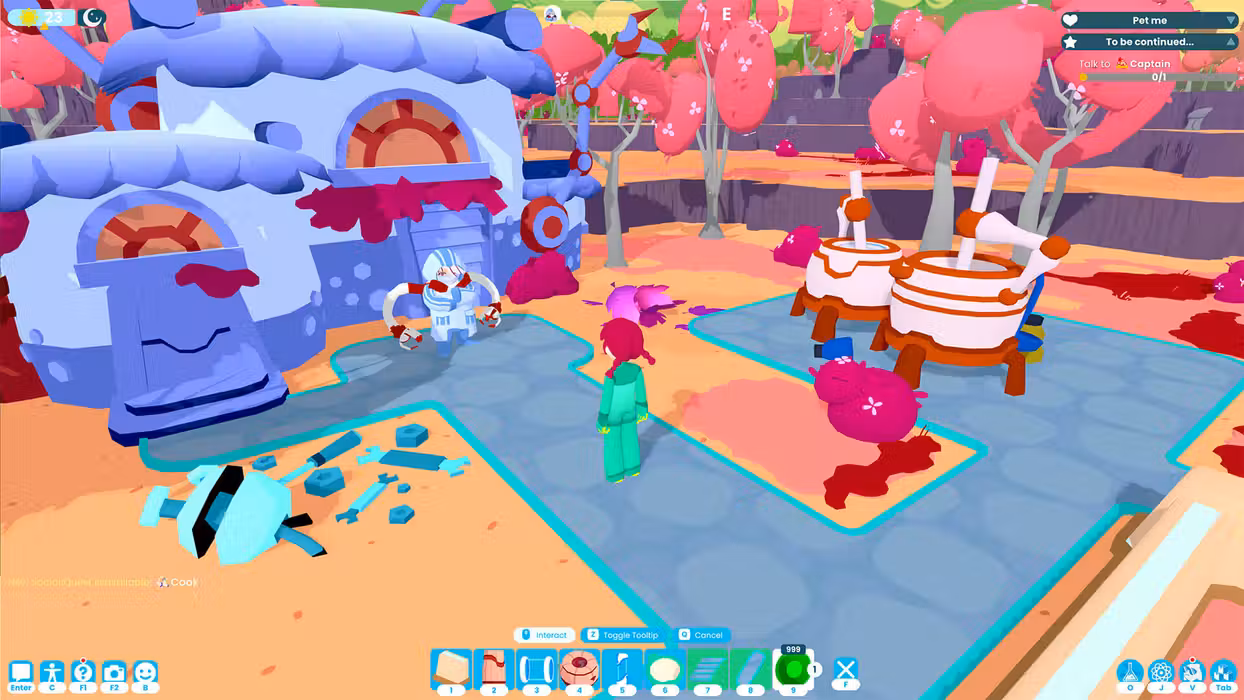Open the flask icon in the corner menu

point(1130,673)
